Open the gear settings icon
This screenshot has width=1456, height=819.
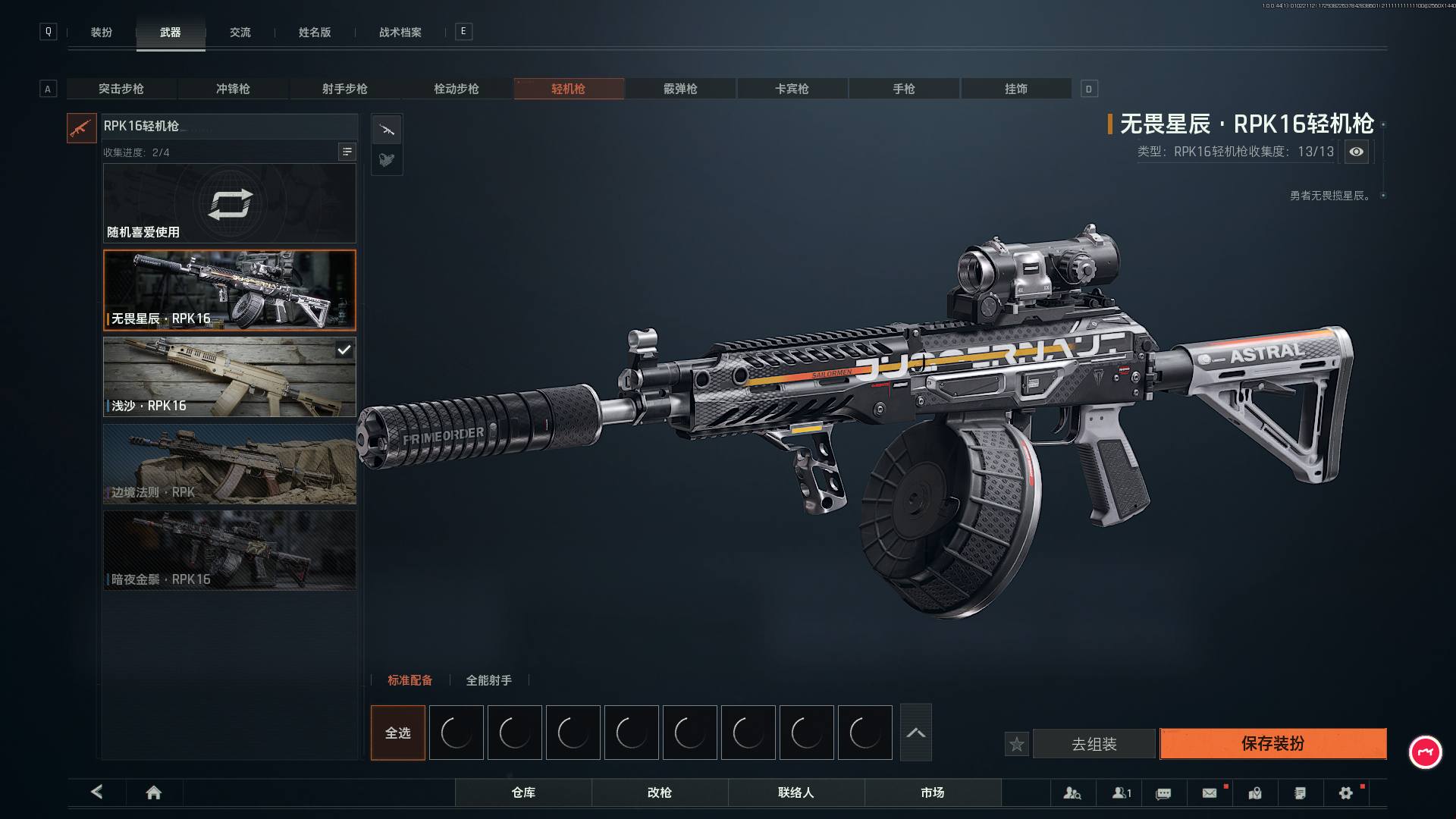[1346, 792]
